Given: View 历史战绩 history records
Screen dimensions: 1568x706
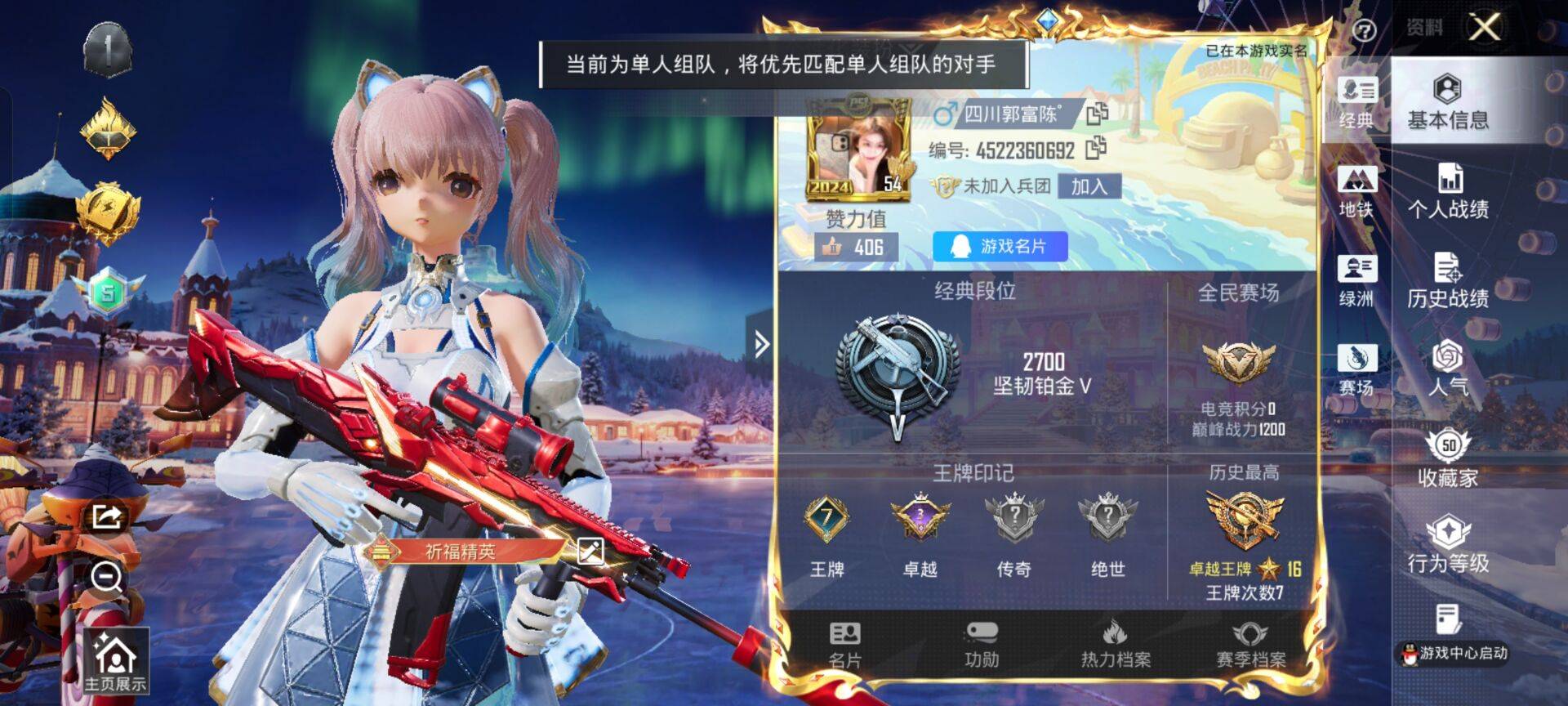Looking at the screenshot, I should [1462, 282].
